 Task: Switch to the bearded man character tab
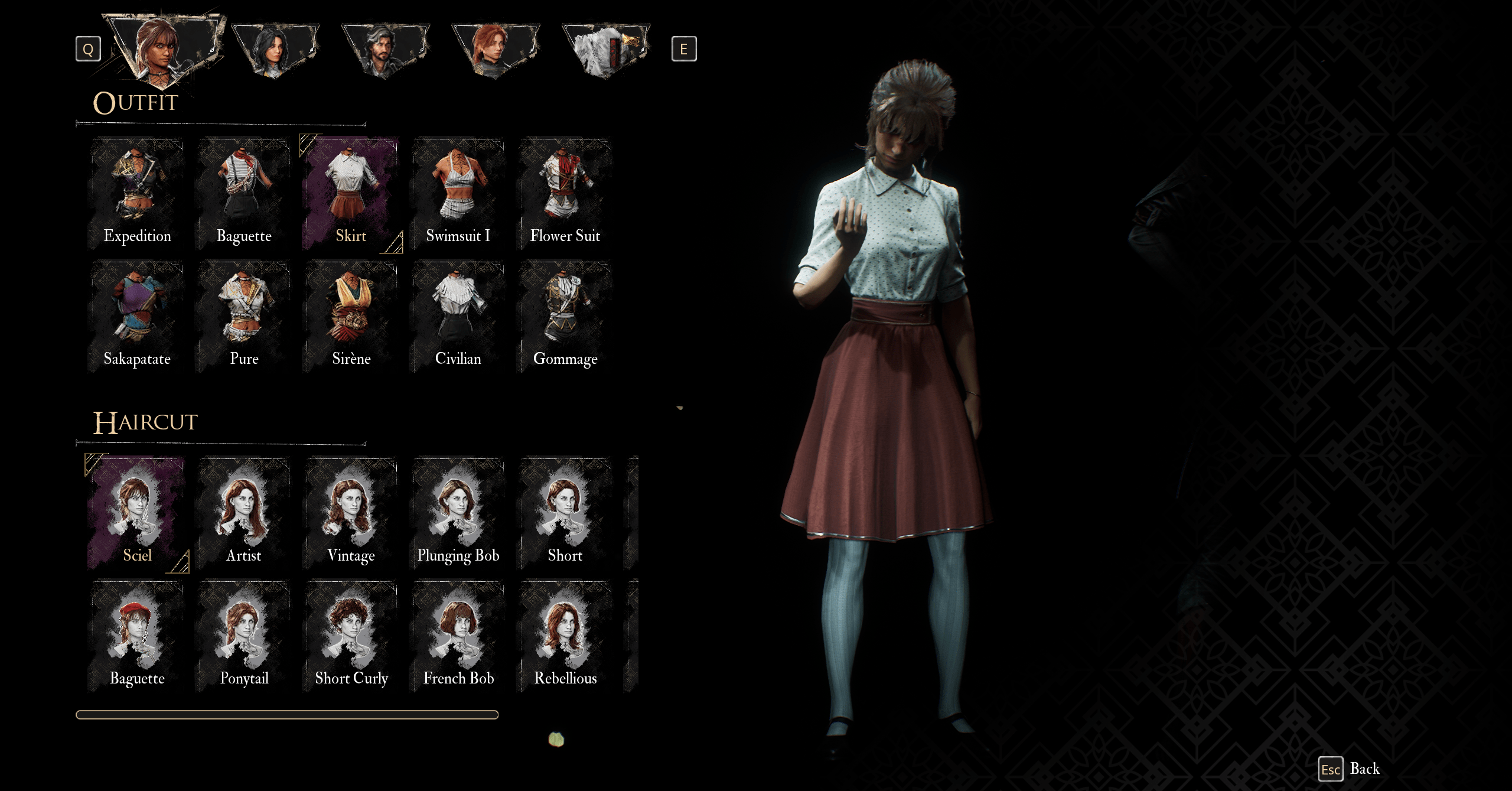(x=385, y=50)
